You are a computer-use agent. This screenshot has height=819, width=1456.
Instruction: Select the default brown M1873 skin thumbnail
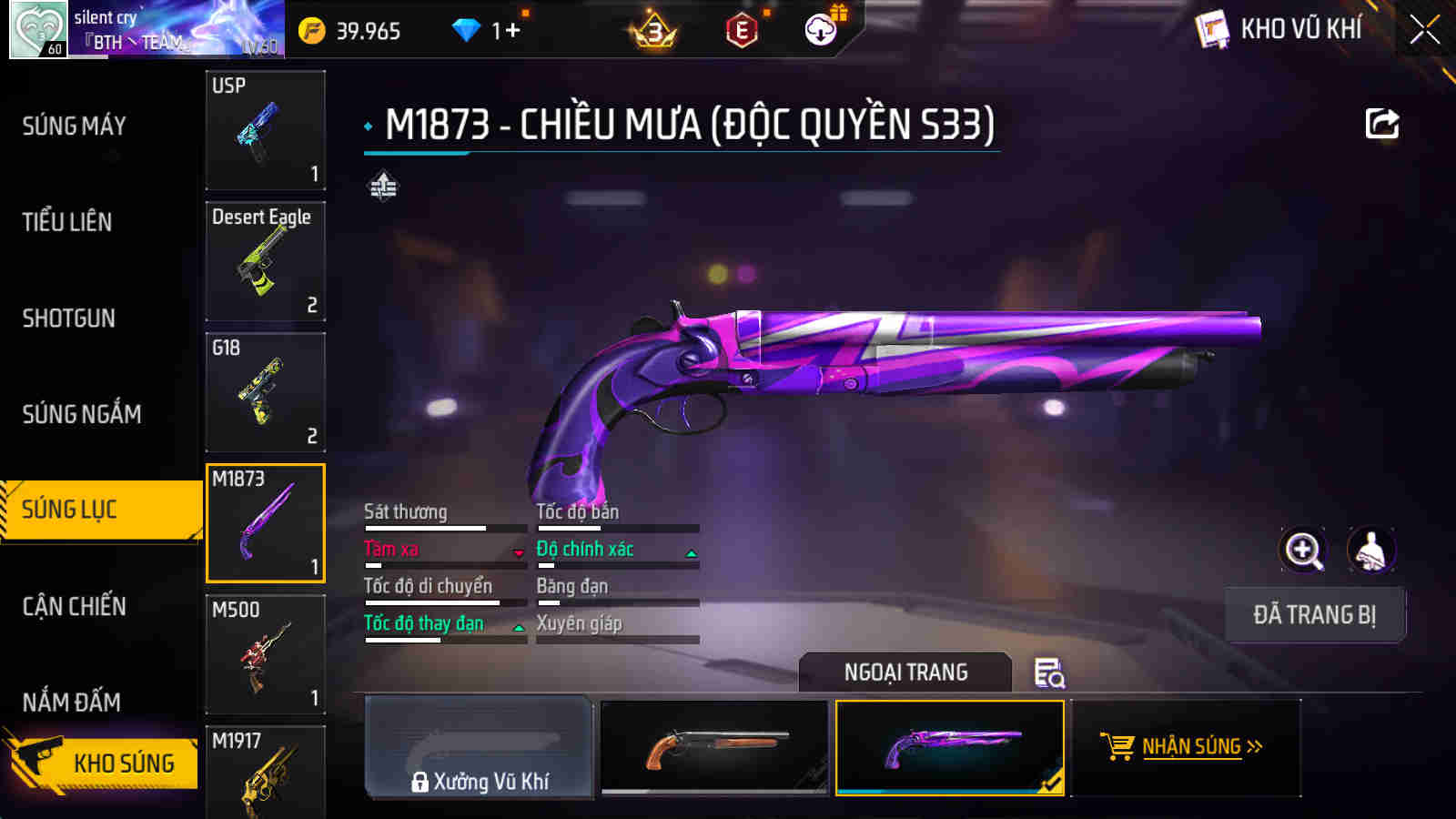pos(714,745)
